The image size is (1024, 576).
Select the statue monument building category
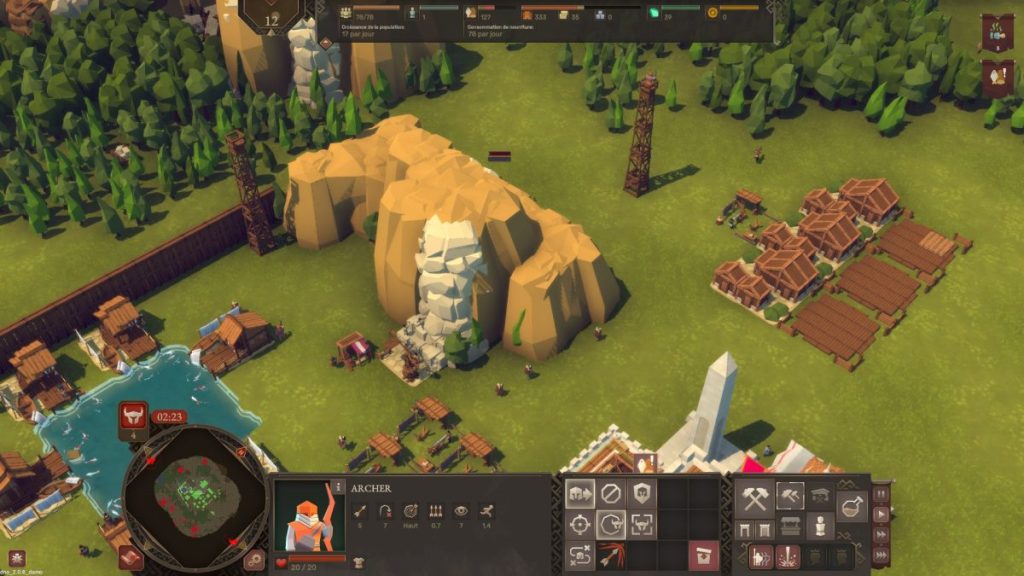click(x=820, y=526)
